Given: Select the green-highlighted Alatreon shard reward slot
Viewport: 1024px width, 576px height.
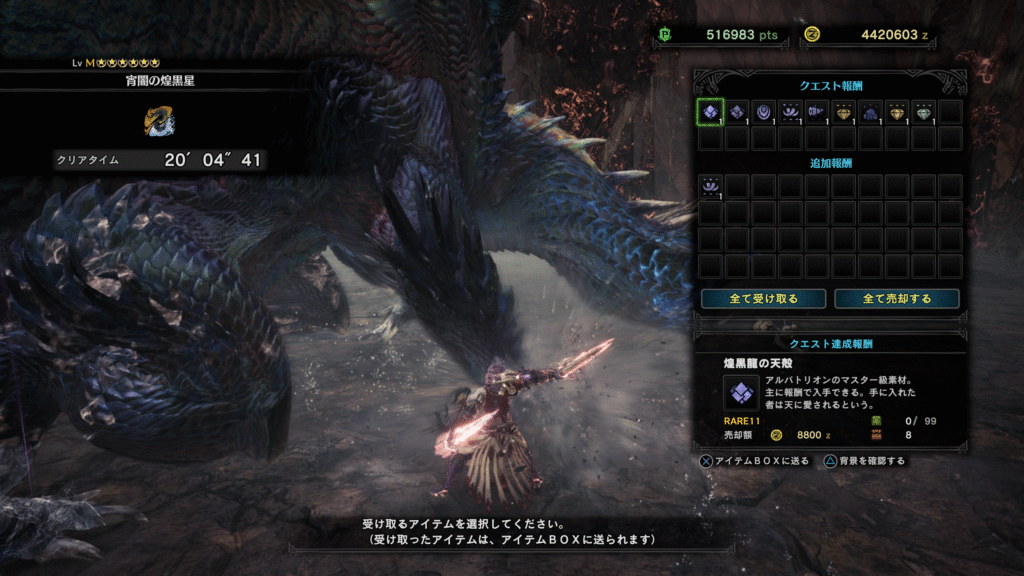Looking at the screenshot, I should [x=710, y=112].
